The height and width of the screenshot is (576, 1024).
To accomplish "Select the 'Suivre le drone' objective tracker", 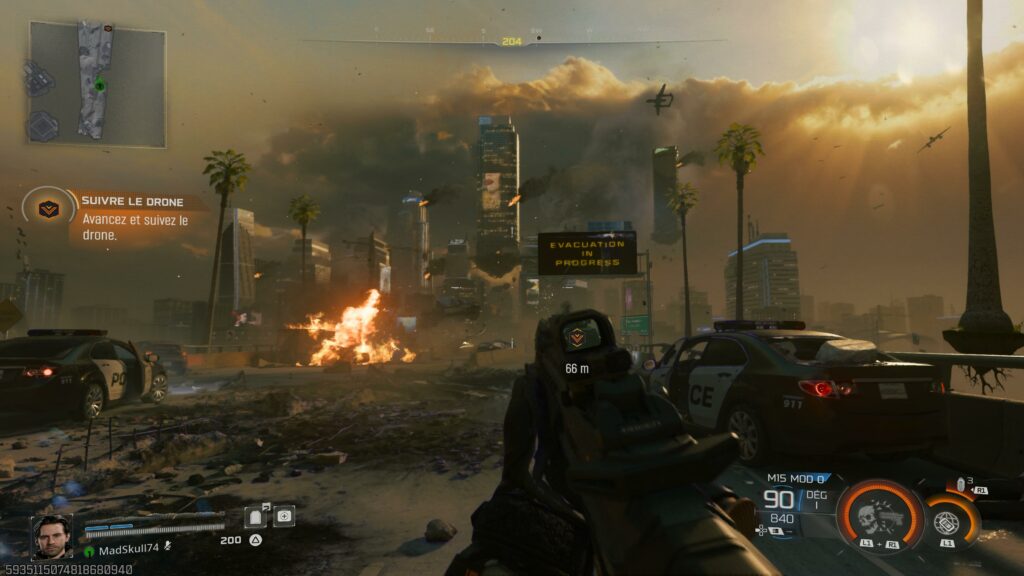I will pos(130,217).
